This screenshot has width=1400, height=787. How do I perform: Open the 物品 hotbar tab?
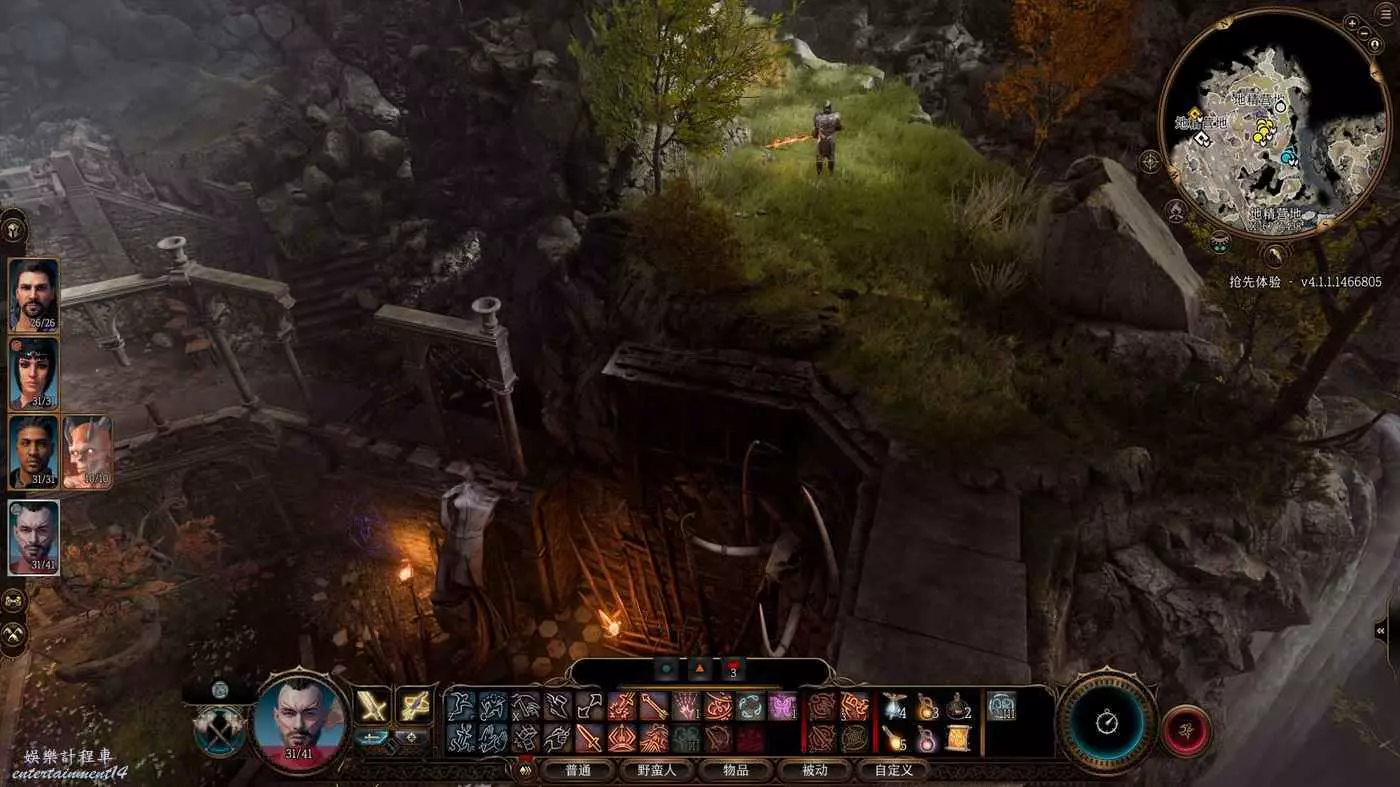735,771
